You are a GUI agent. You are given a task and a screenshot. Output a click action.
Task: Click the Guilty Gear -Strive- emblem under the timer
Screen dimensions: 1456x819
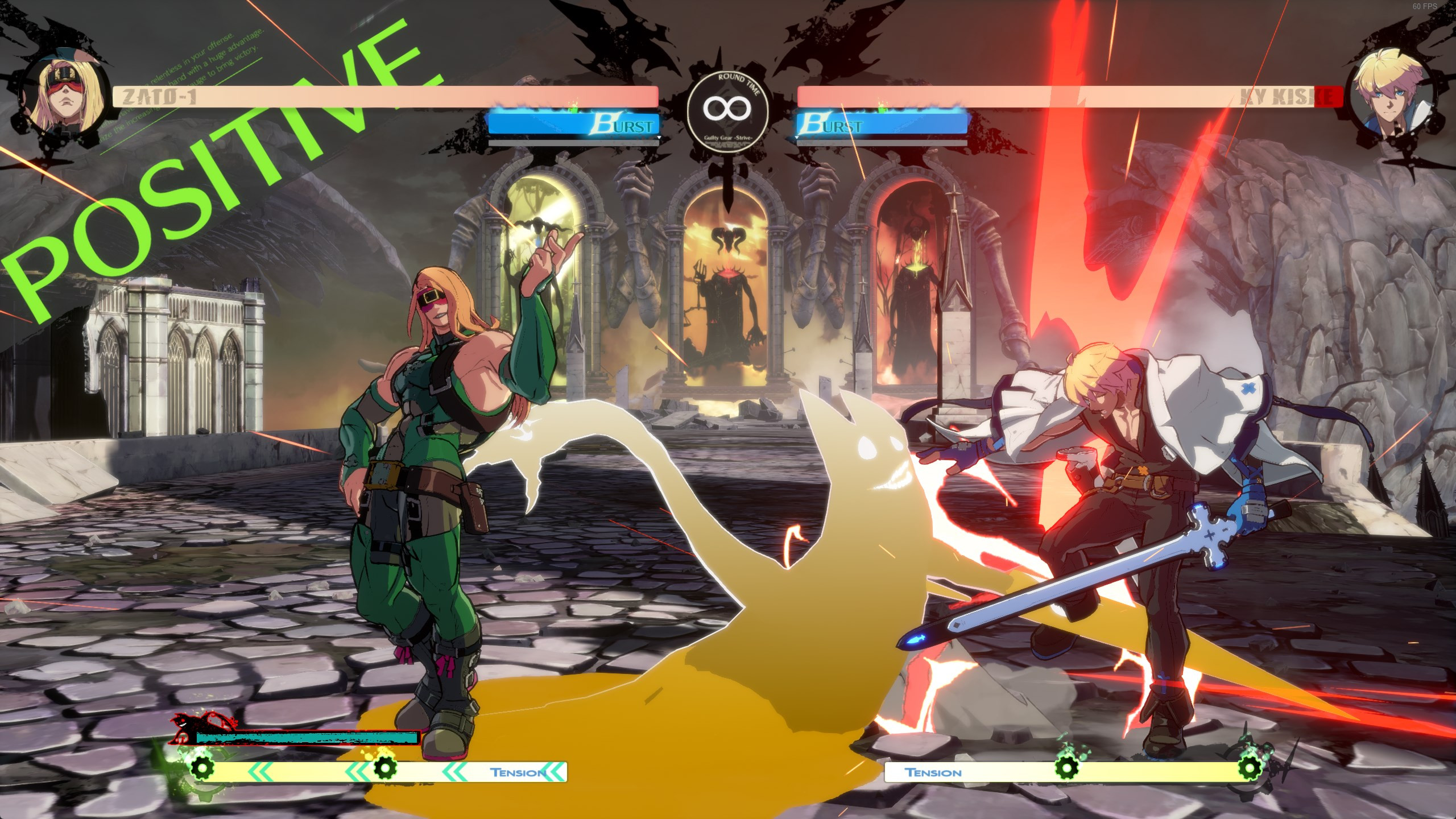(x=727, y=139)
